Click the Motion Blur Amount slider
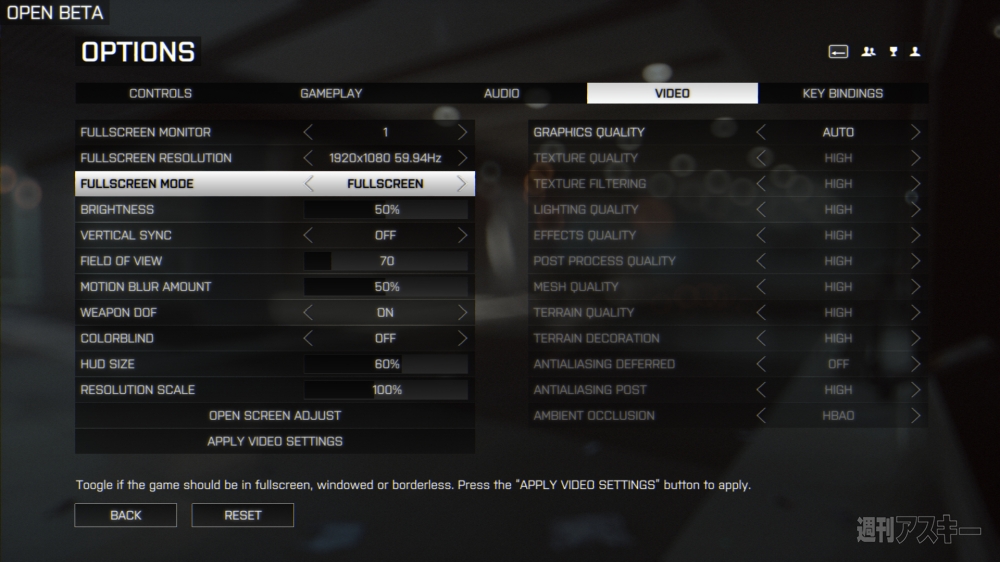 386,287
